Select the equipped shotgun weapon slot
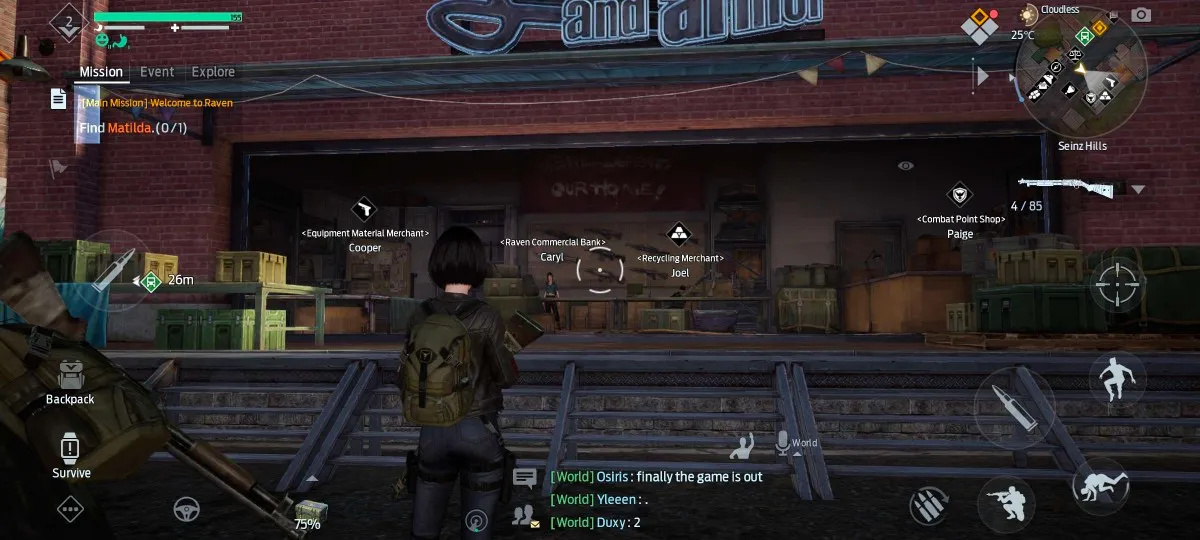 click(1067, 186)
